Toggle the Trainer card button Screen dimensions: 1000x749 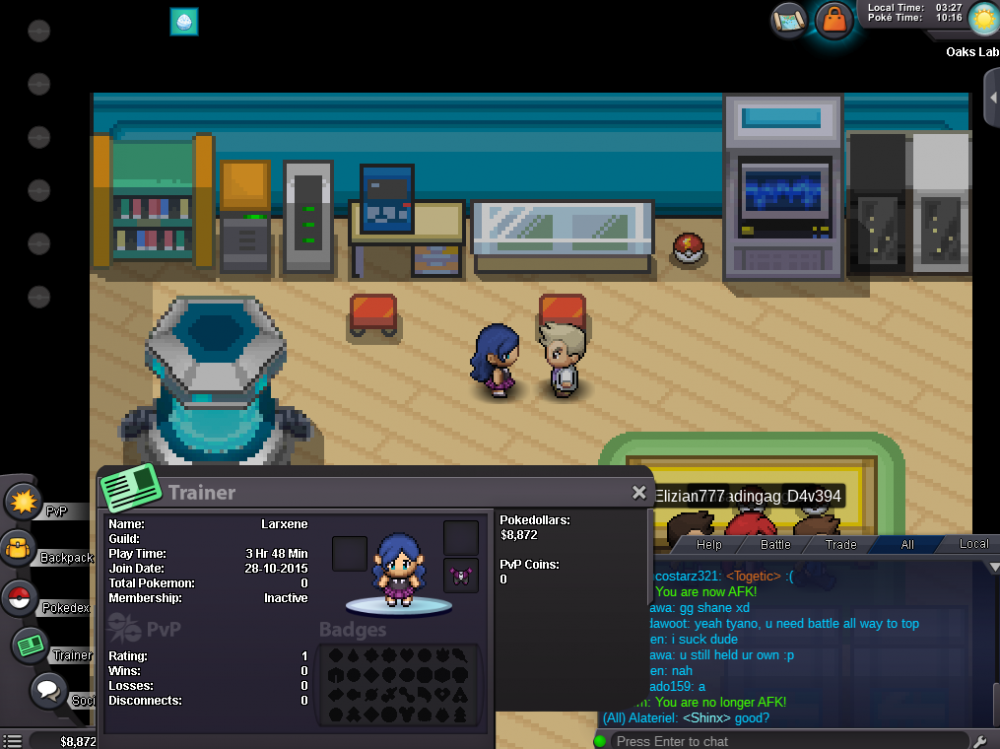click(x=30, y=645)
